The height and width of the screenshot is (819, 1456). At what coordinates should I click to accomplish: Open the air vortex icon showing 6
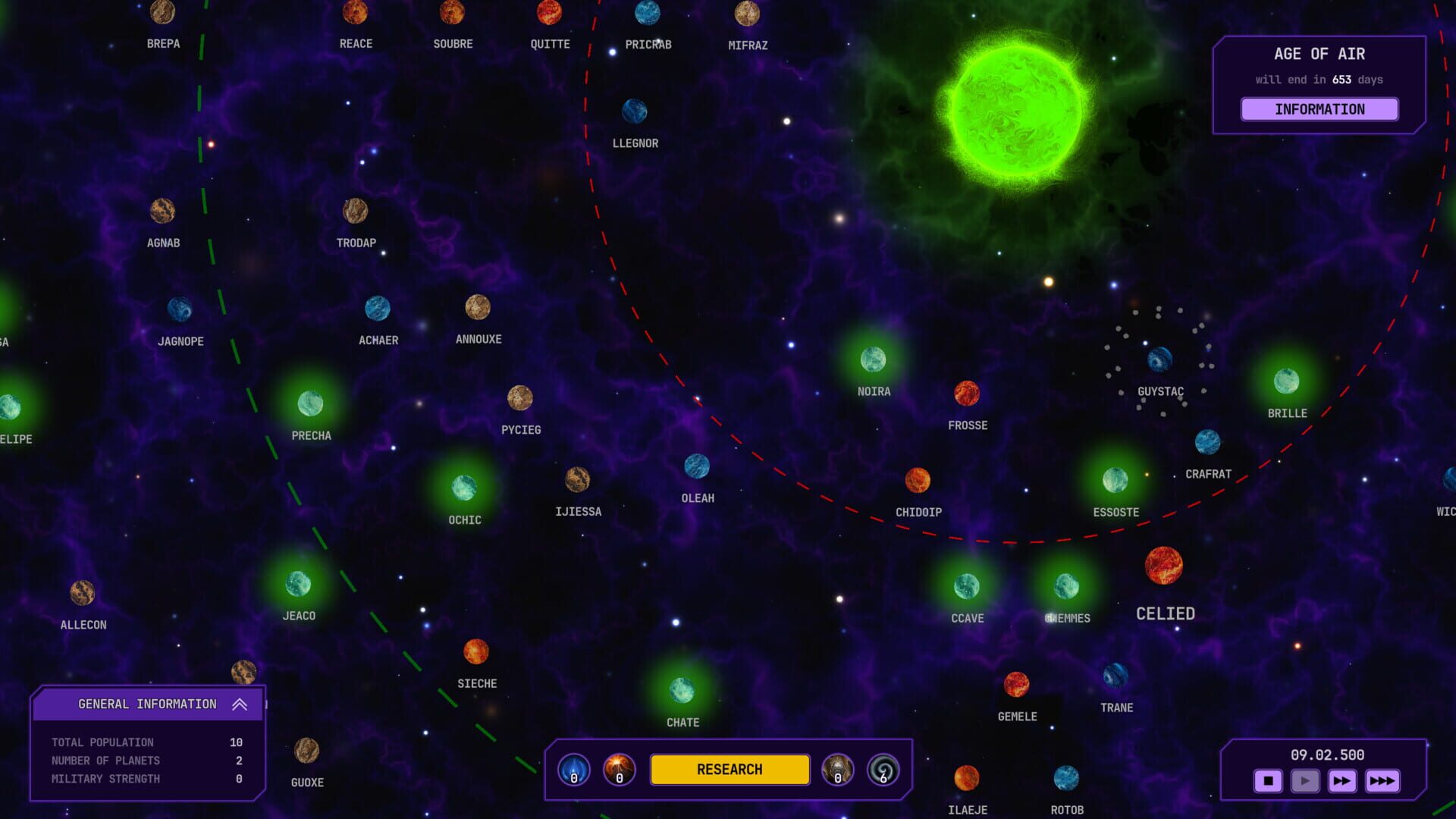tap(882, 769)
